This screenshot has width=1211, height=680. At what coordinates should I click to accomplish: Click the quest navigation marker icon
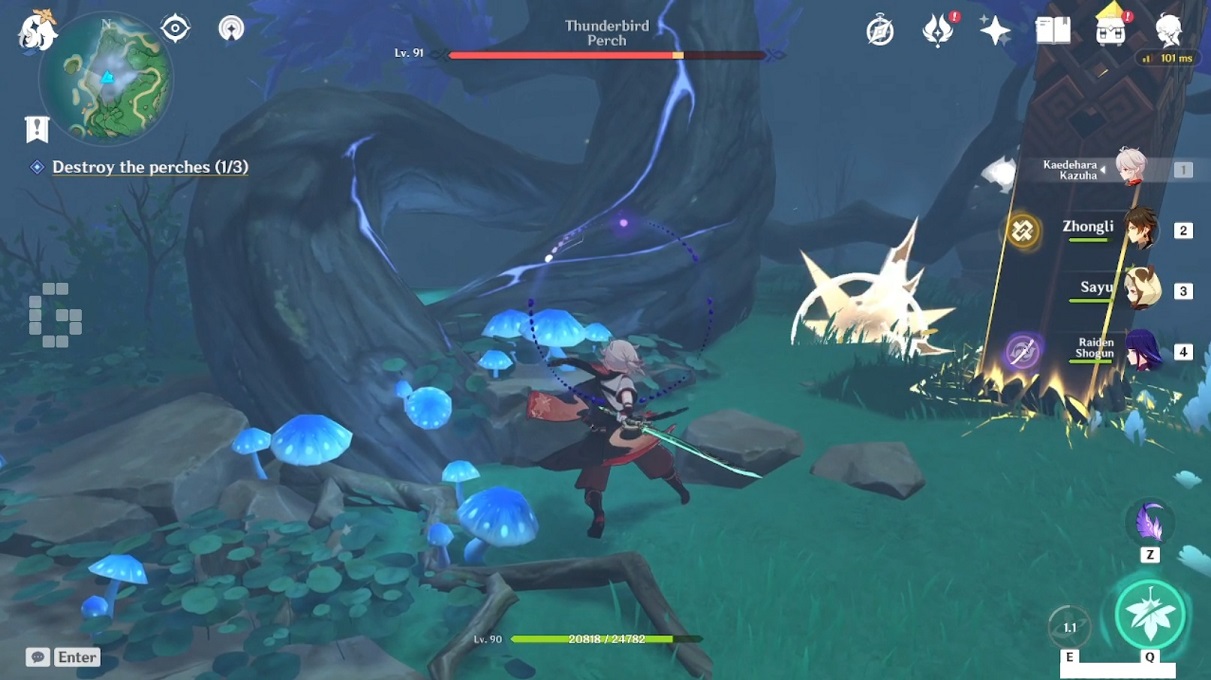point(175,29)
